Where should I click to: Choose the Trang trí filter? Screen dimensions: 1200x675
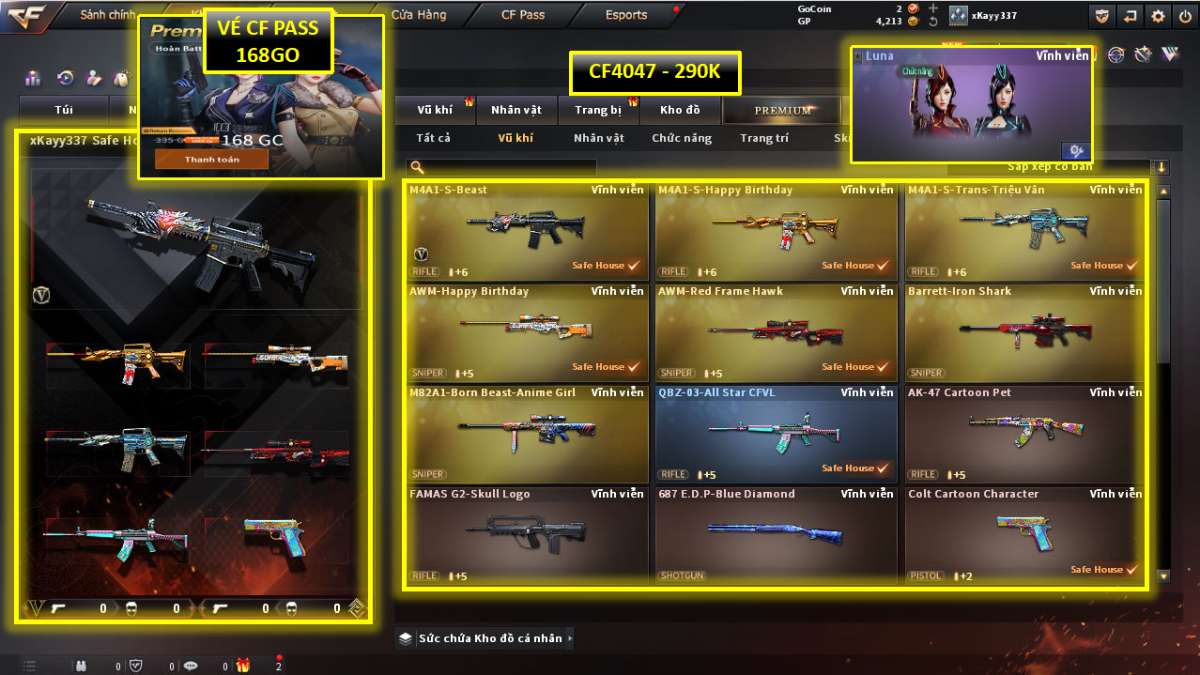pos(764,138)
